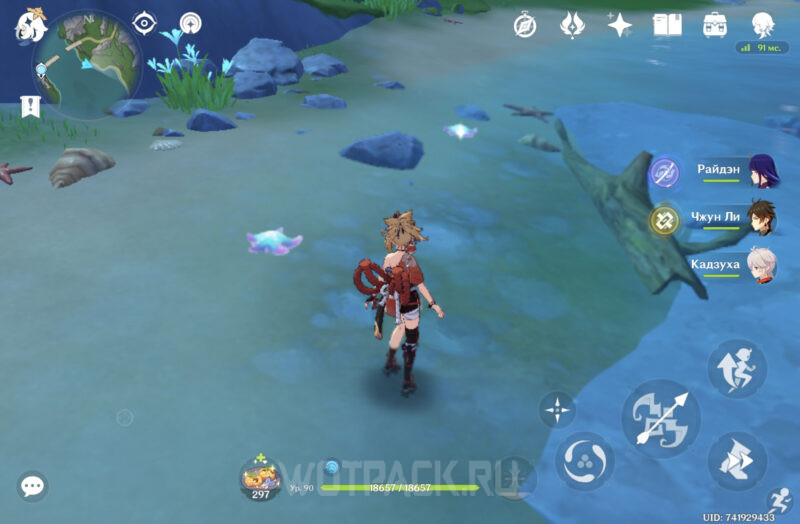
Task: Open the adventurer handbook book icon
Action: 667,25
